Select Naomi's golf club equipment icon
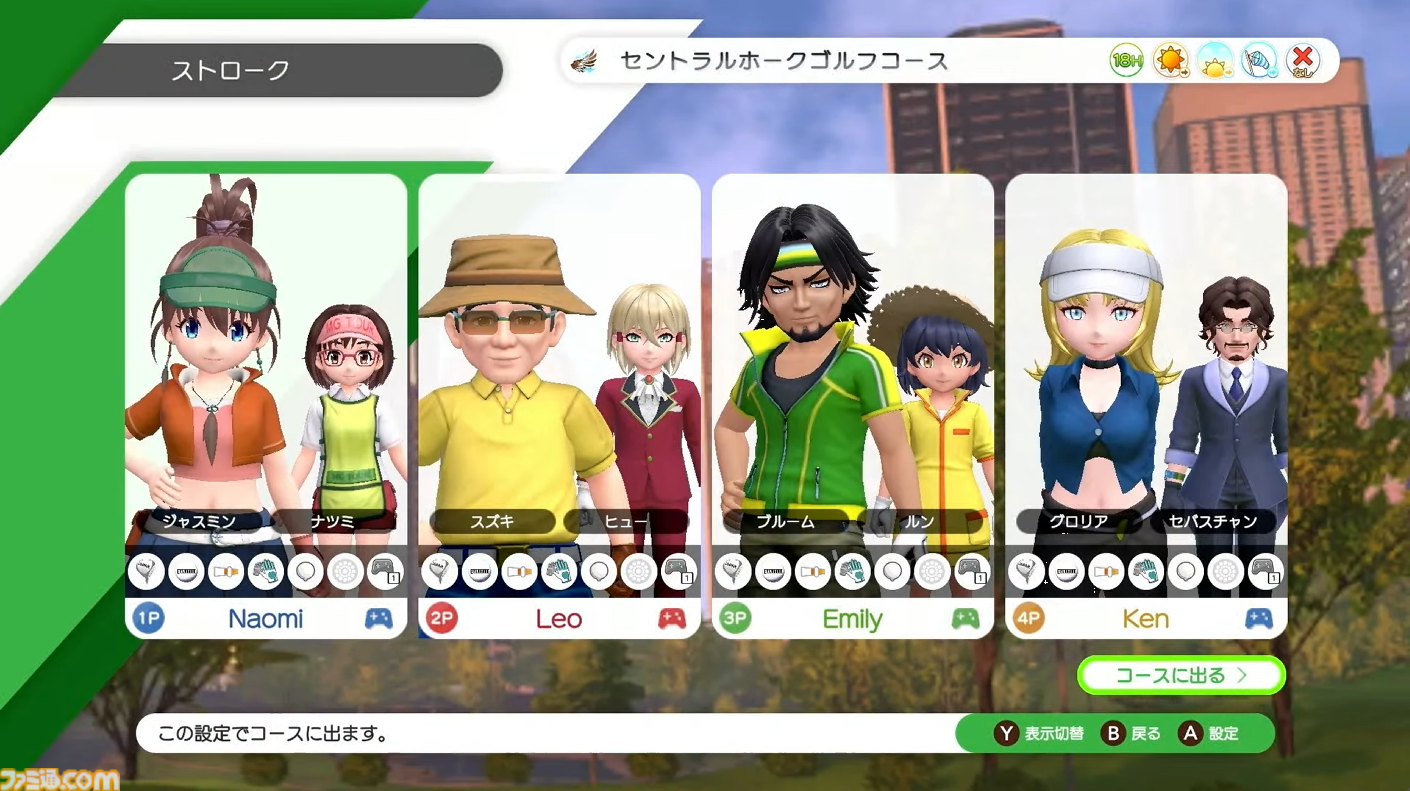 click(x=145, y=571)
